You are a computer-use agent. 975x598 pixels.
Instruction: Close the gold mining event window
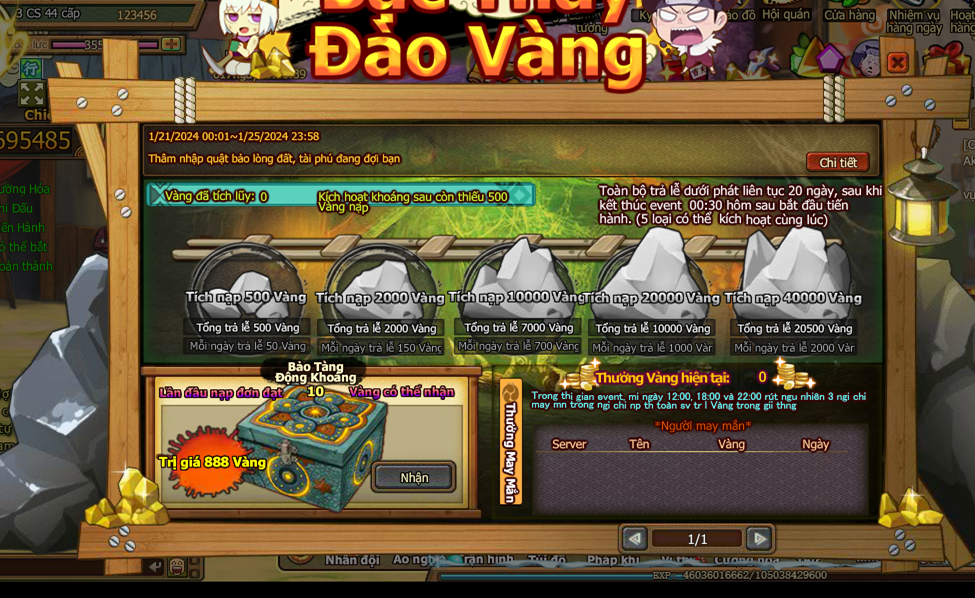[x=897, y=63]
